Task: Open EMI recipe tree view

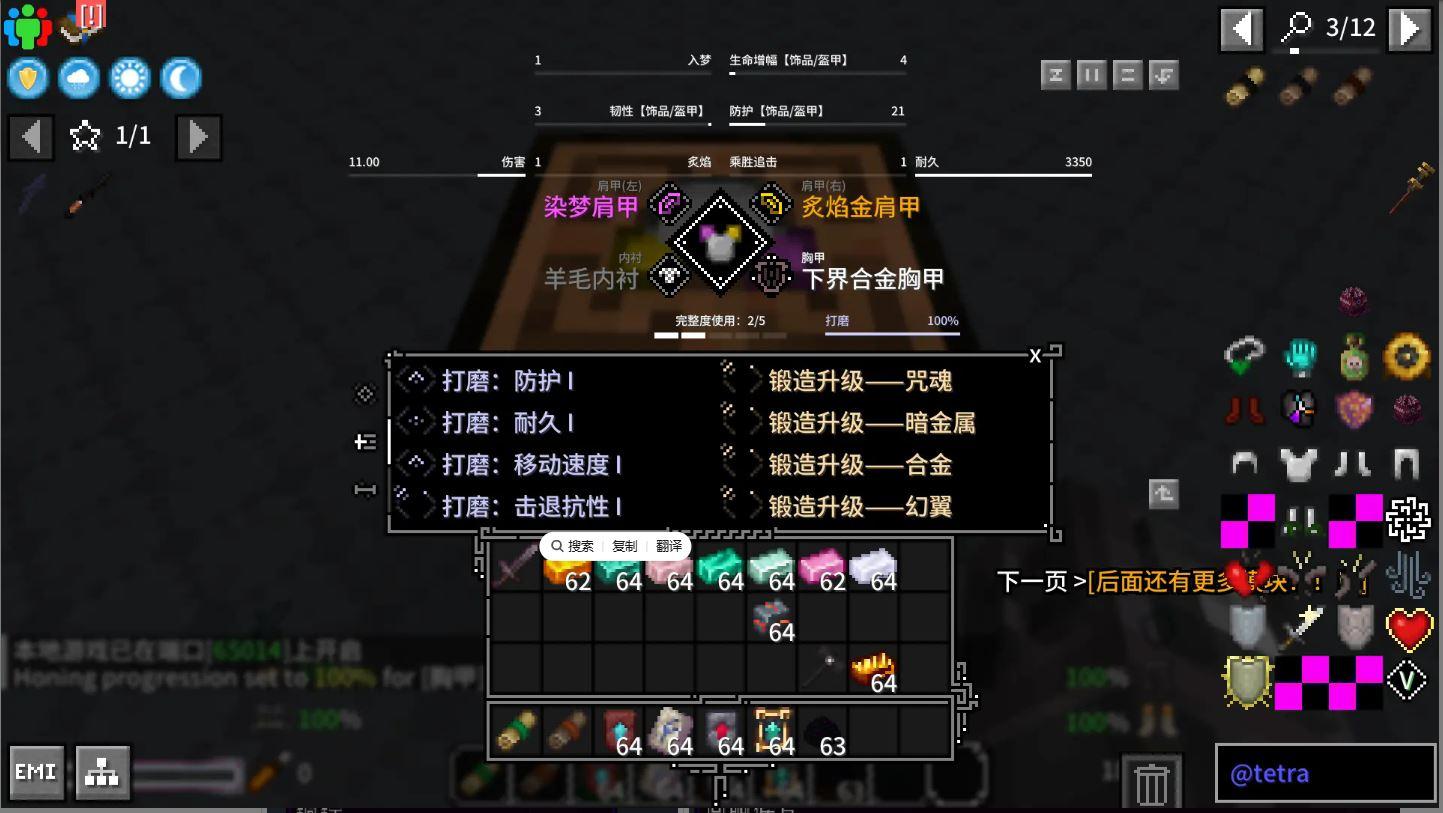Action: click(101, 771)
